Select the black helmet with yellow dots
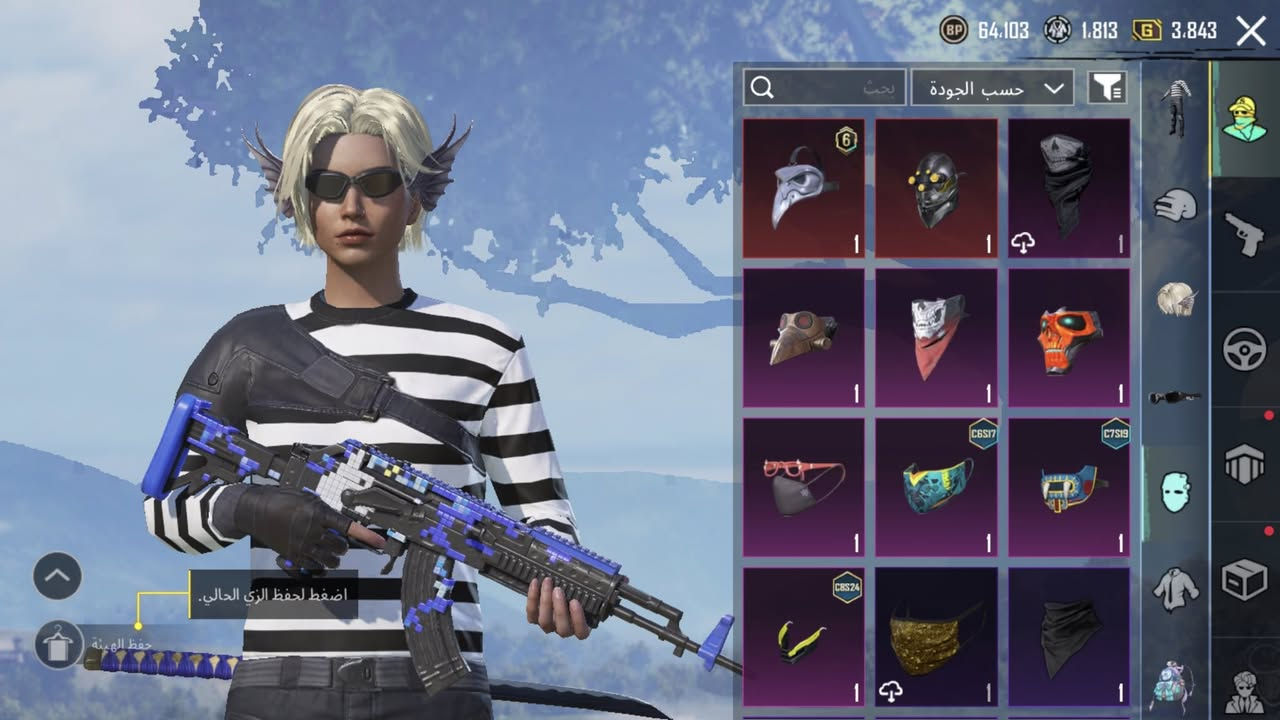Viewport: 1280px width, 720px height. (936, 189)
